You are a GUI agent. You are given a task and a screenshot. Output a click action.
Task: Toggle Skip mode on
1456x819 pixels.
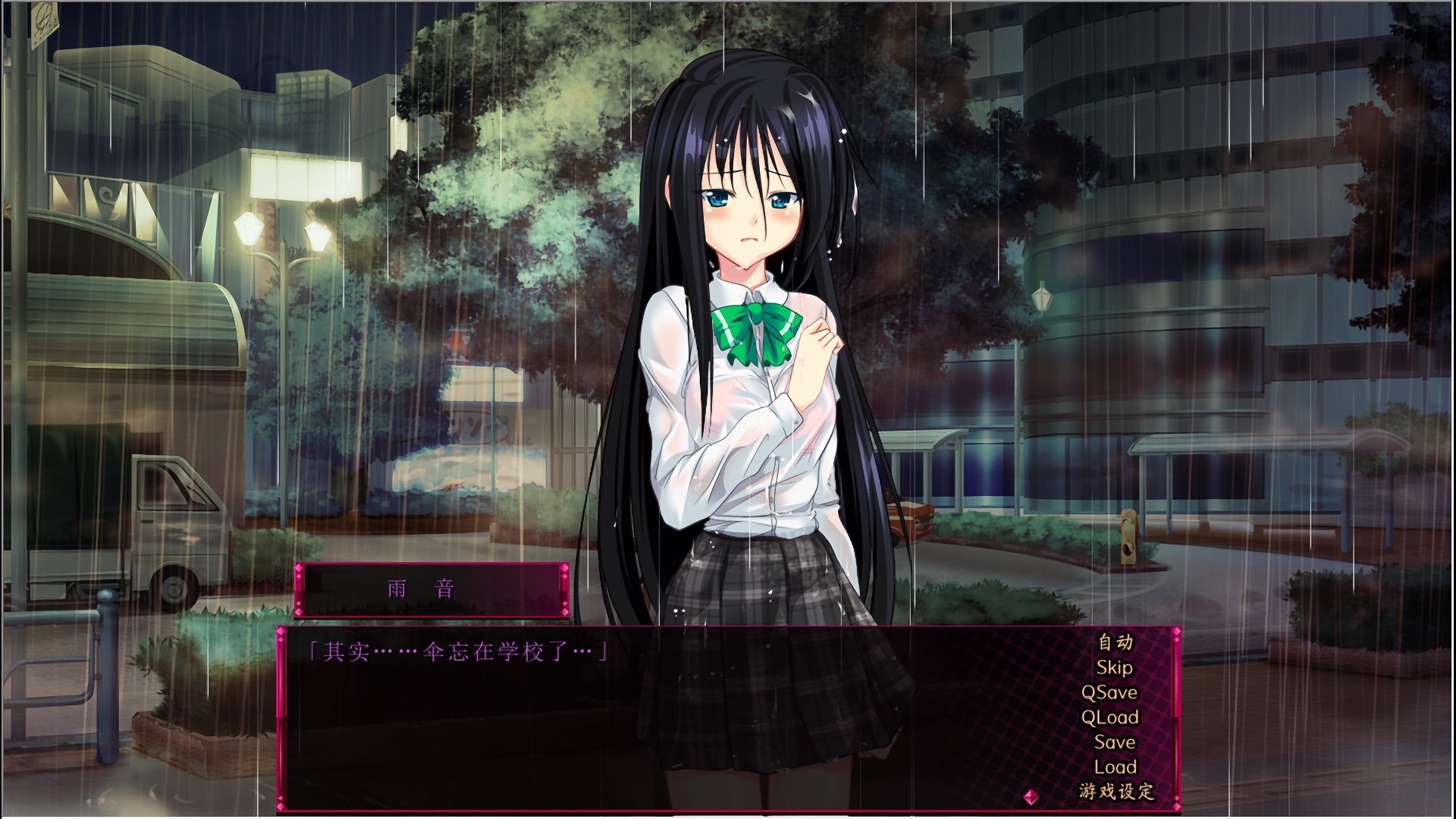[x=1115, y=667]
